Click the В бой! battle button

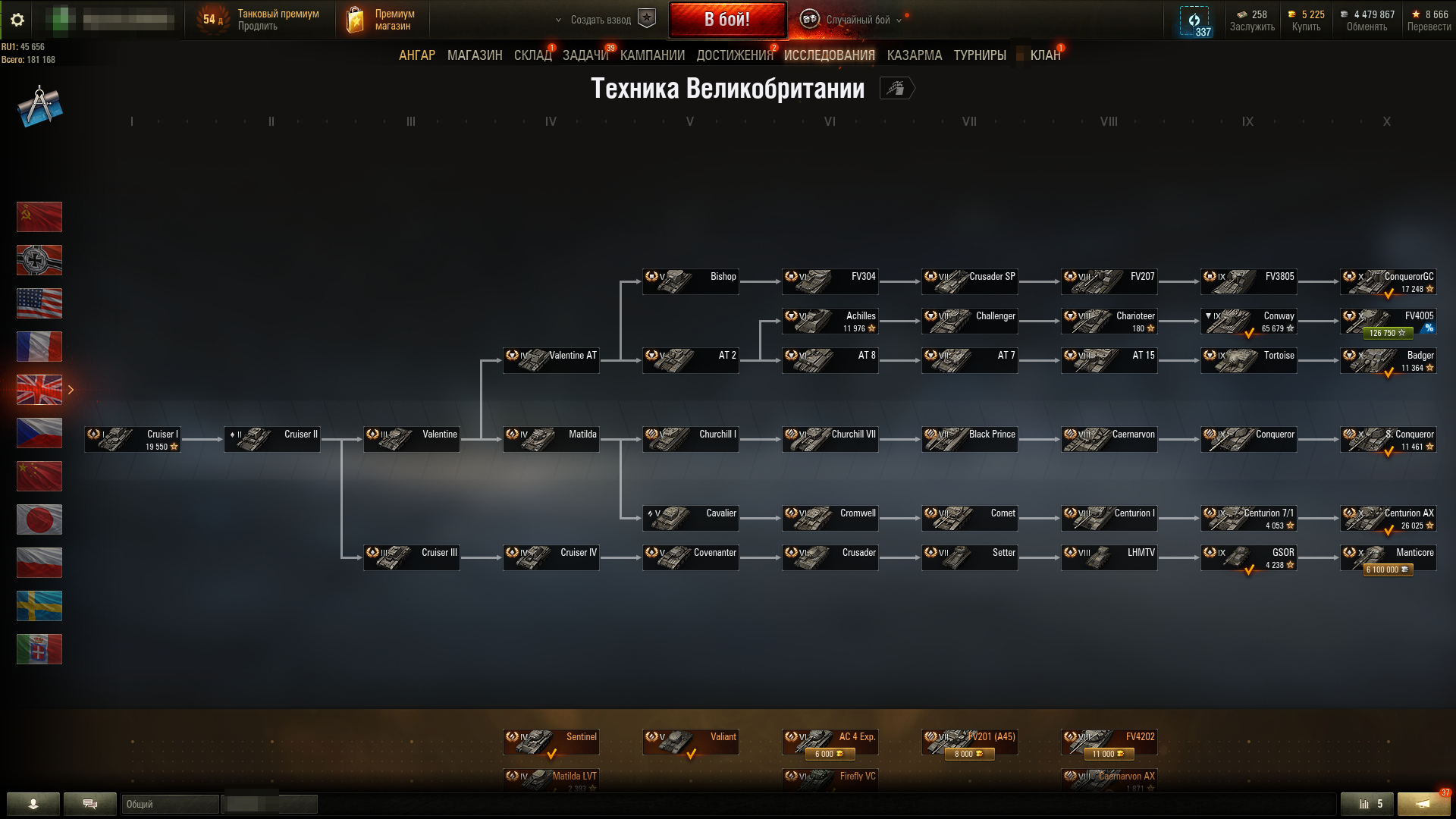pyautogui.click(x=727, y=20)
